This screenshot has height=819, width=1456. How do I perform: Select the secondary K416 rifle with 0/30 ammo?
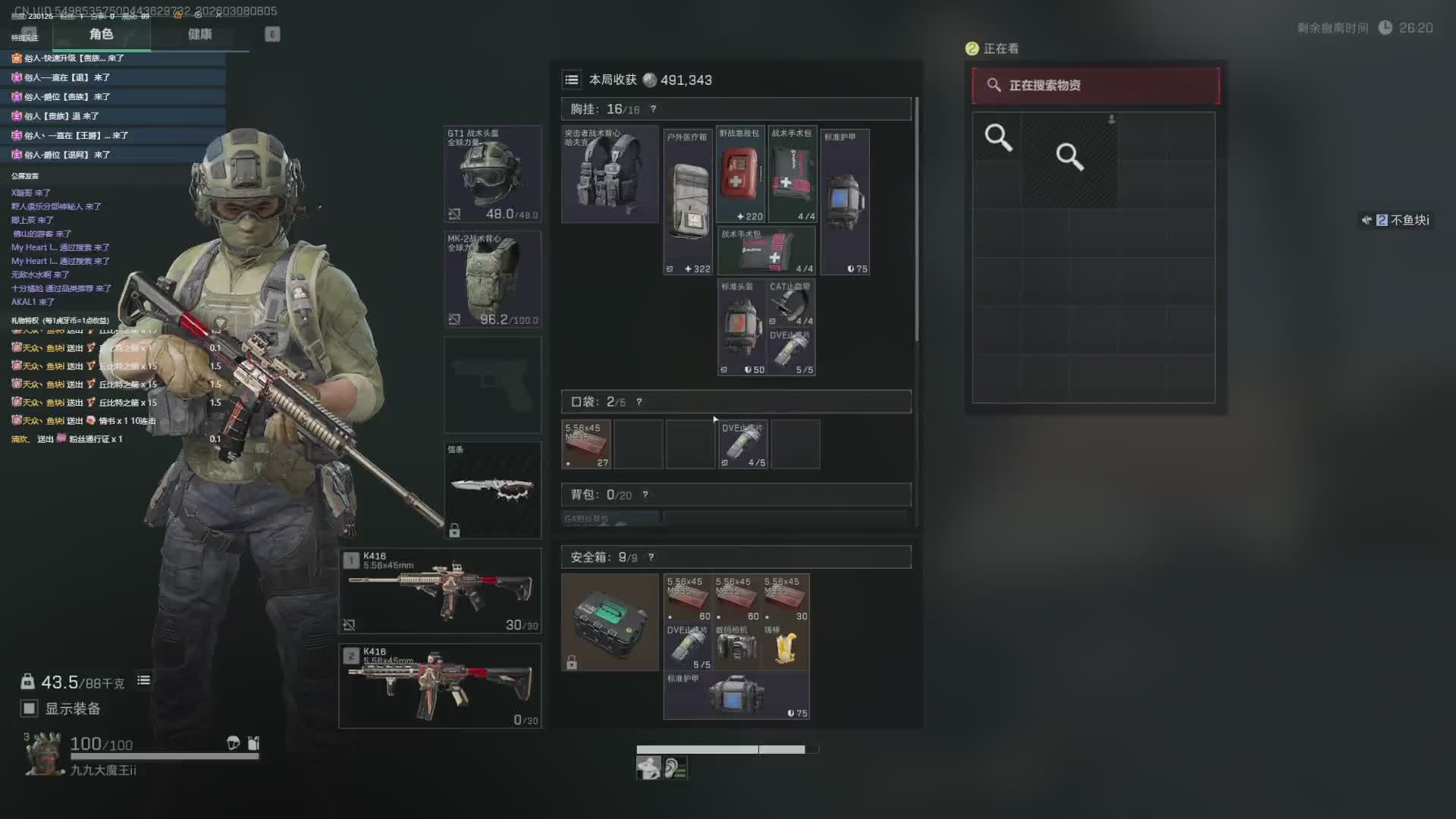pyautogui.click(x=440, y=686)
